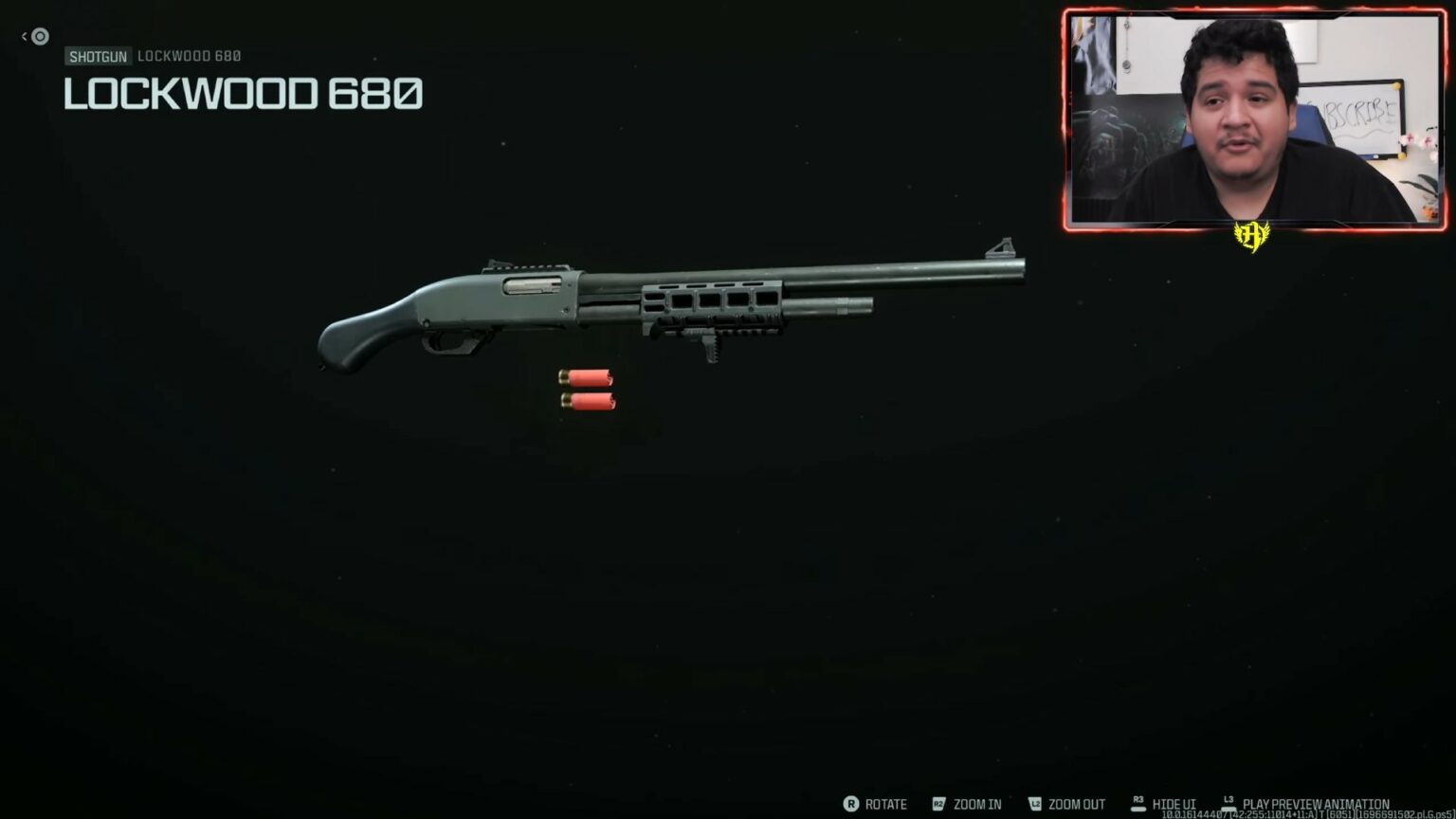1456x819 pixels.
Task: Click the red shotgun shells under the weapon
Action: click(x=588, y=389)
